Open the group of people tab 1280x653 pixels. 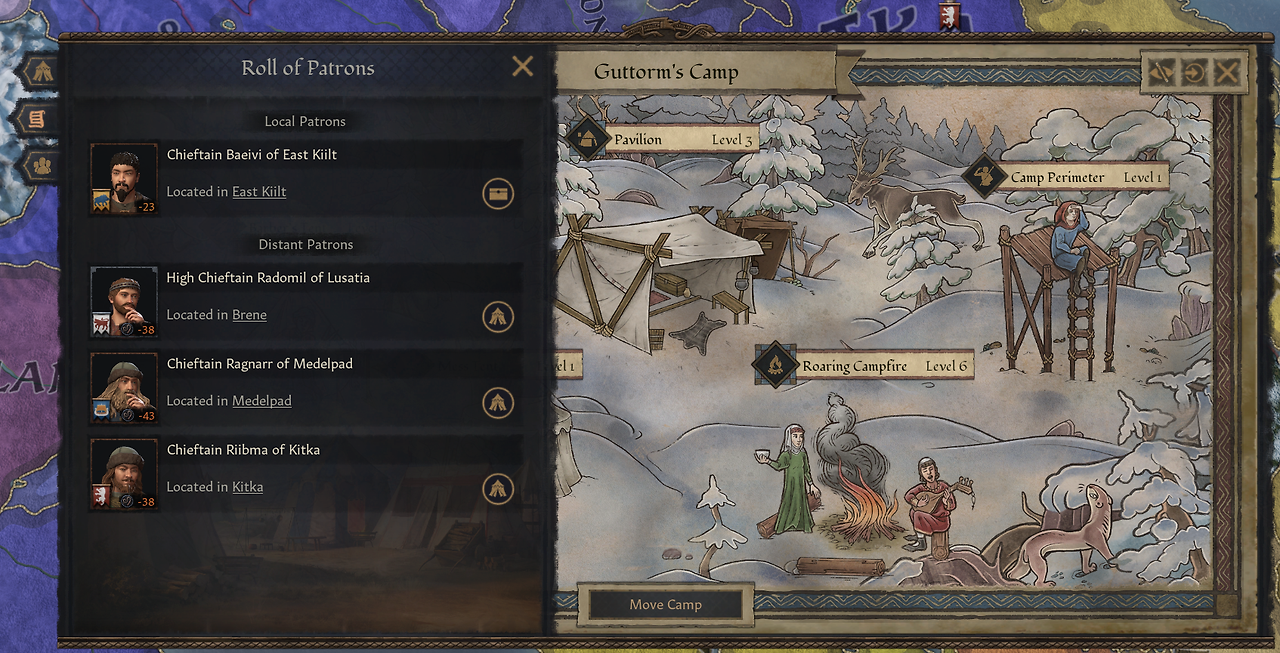click(41, 165)
